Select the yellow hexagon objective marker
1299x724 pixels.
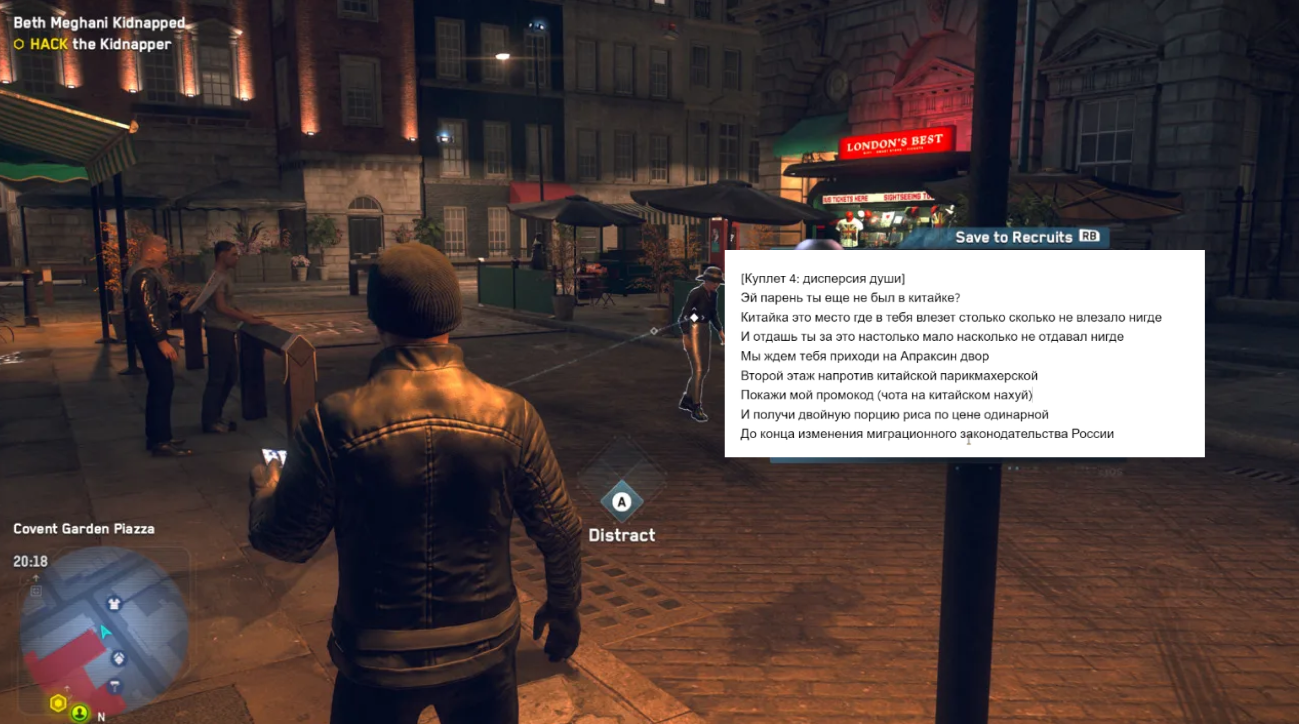58,703
